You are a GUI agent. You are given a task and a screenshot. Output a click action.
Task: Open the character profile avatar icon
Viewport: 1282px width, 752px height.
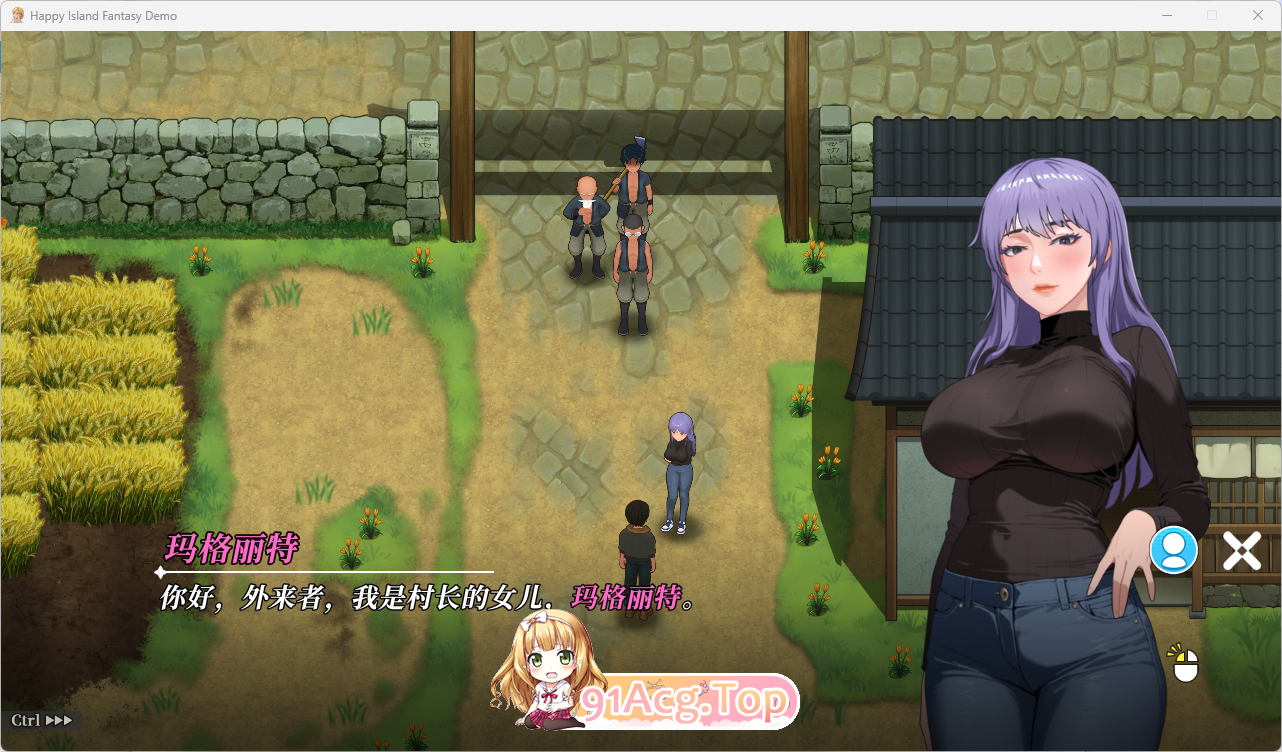1173,549
